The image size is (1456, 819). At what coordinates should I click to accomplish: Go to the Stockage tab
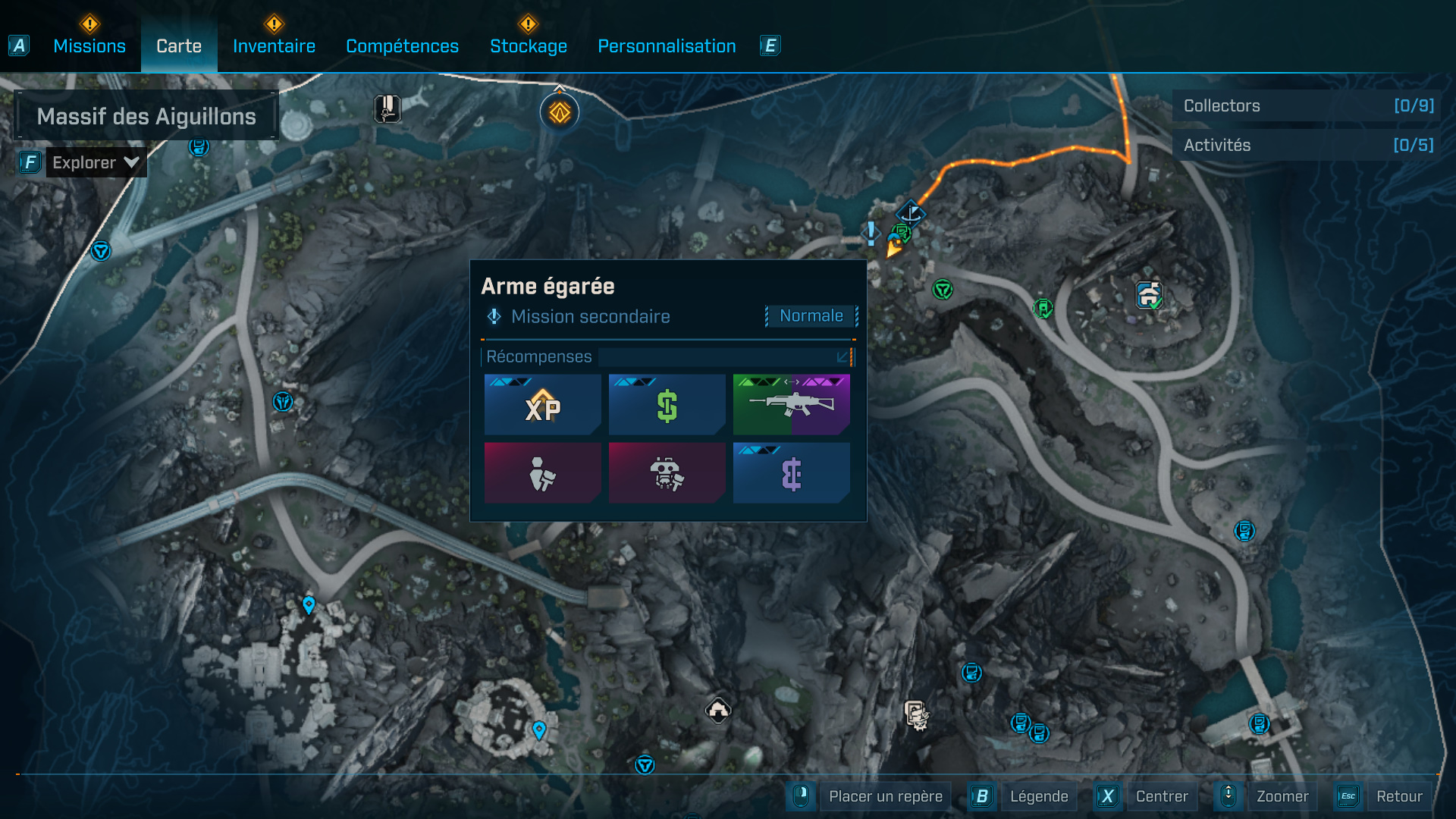click(529, 46)
